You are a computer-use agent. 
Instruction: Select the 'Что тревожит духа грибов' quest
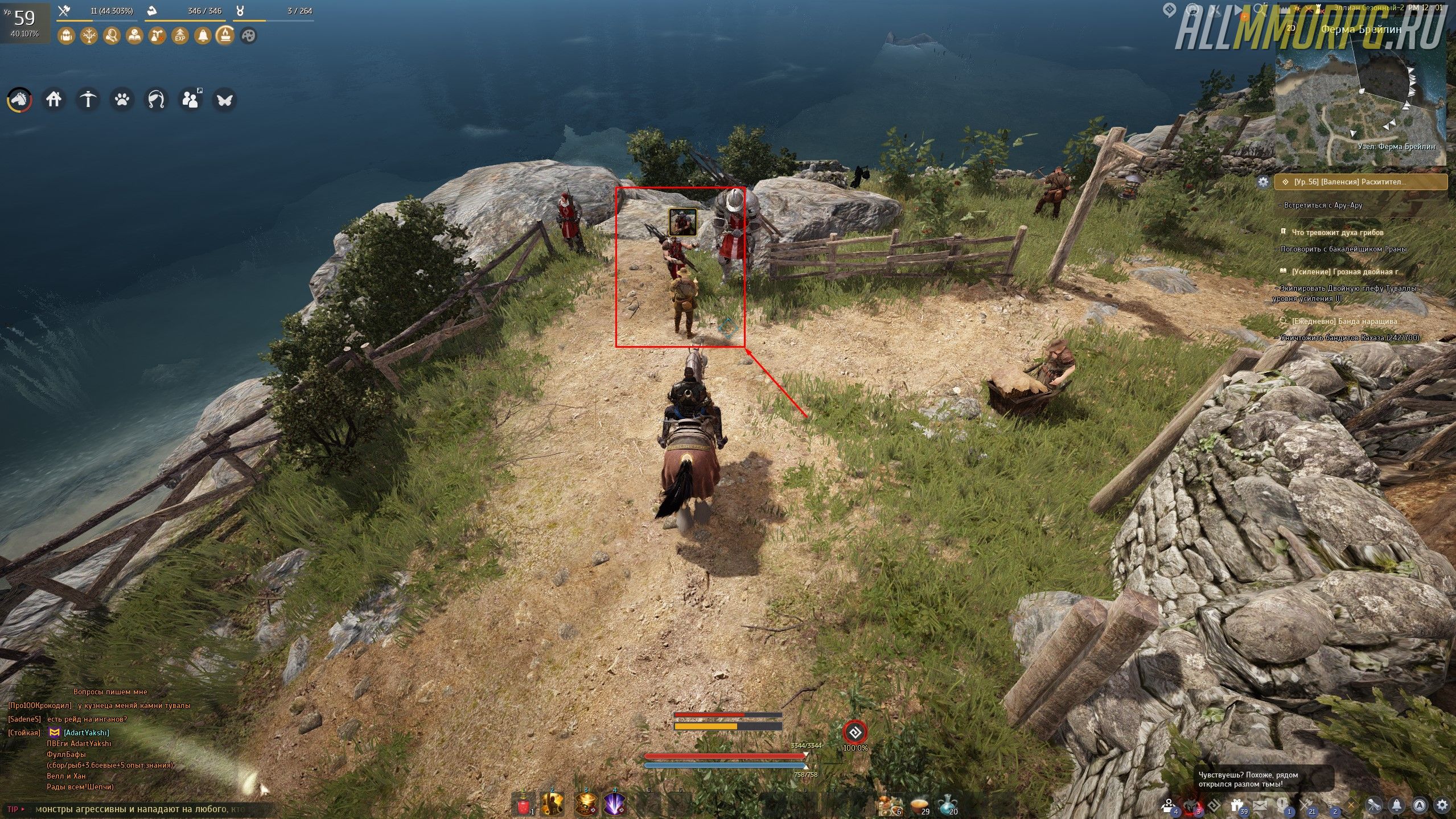point(1336,232)
